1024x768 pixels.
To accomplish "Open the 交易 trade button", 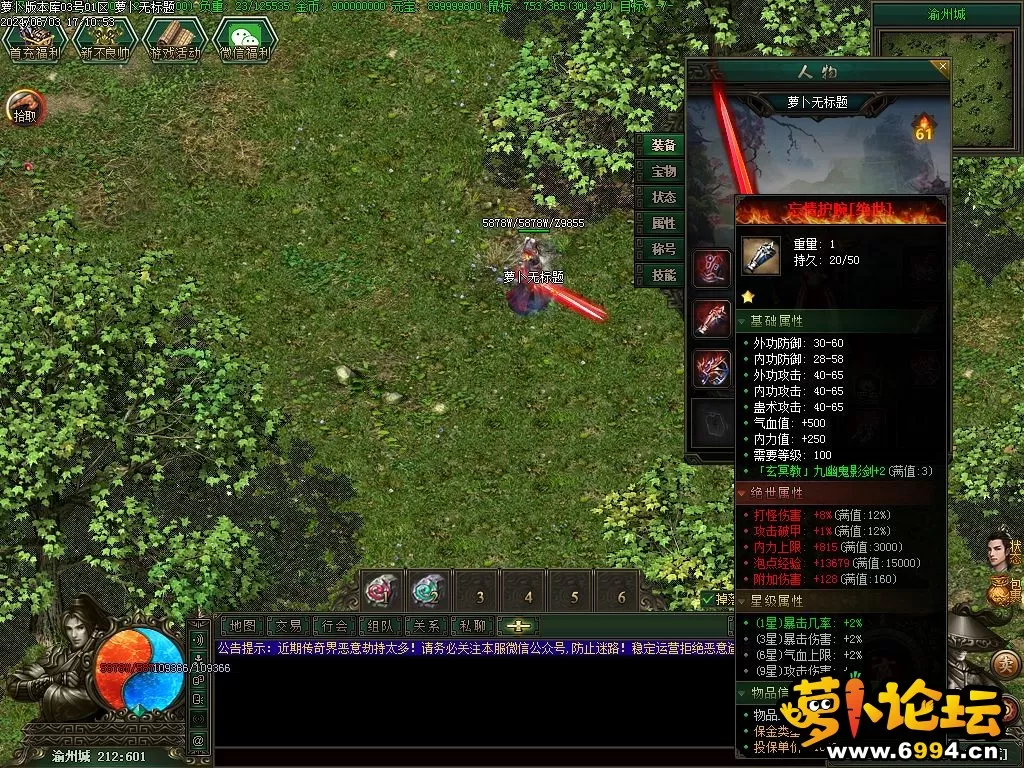I will (x=289, y=626).
